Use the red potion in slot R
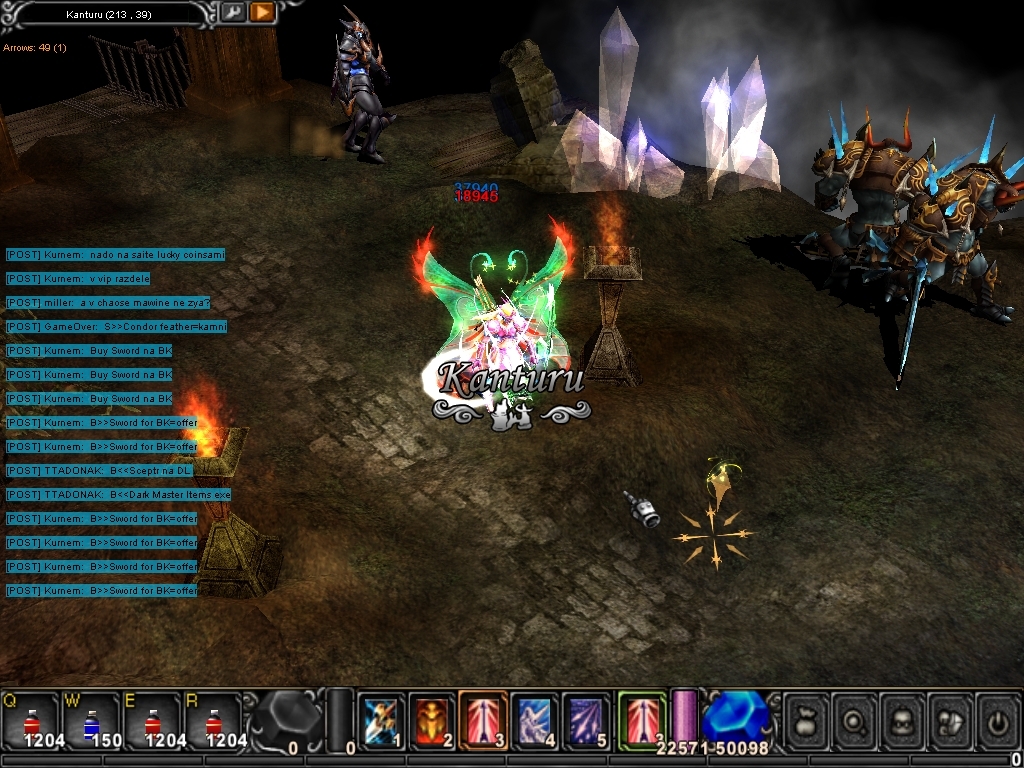Image resolution: width=1024 pixels, height=768 pixels. (213, 720)
